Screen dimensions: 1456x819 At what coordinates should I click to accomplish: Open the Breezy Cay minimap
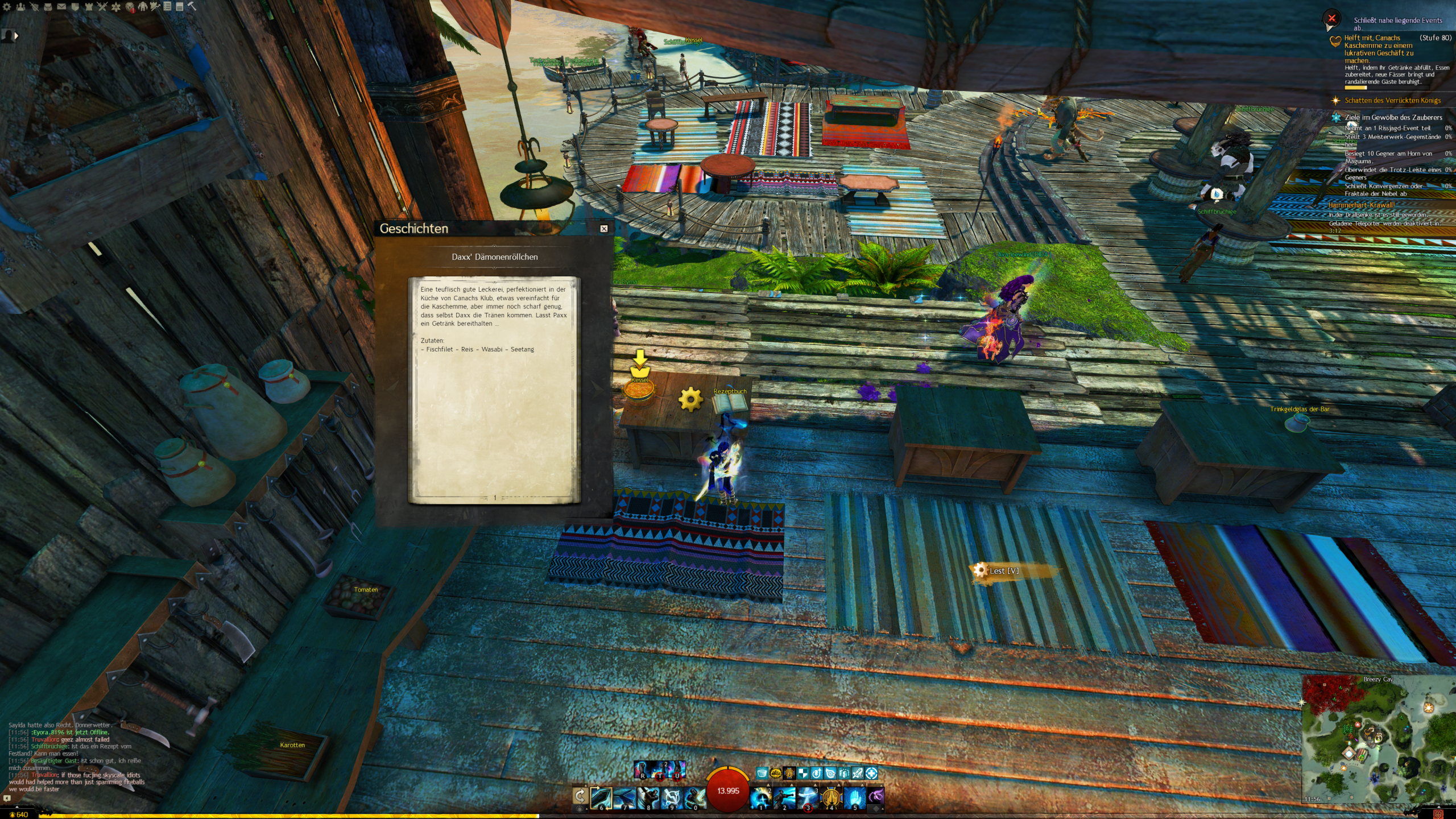1378,739
